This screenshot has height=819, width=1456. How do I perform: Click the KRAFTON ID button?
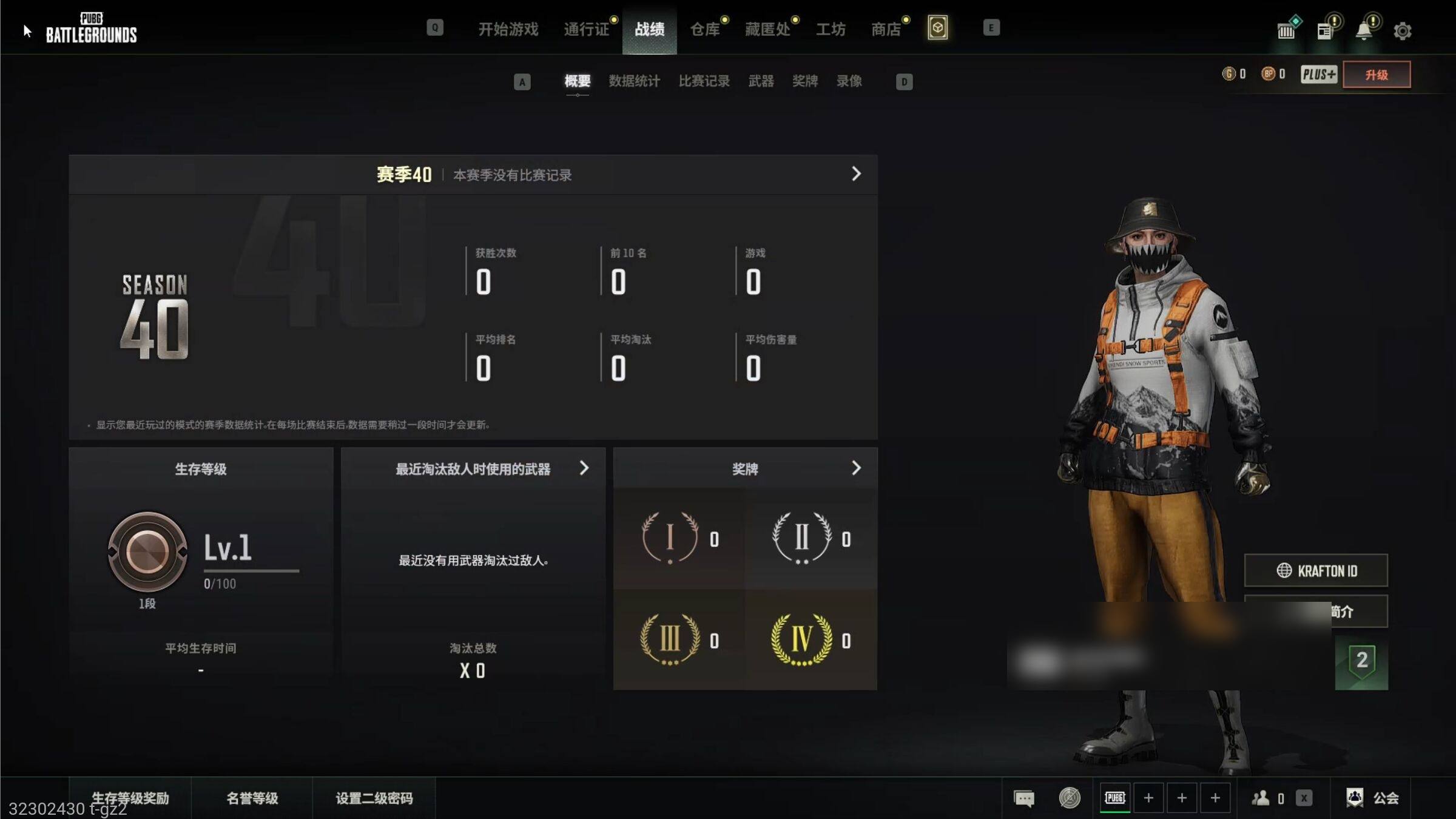tap(1316, 570)
